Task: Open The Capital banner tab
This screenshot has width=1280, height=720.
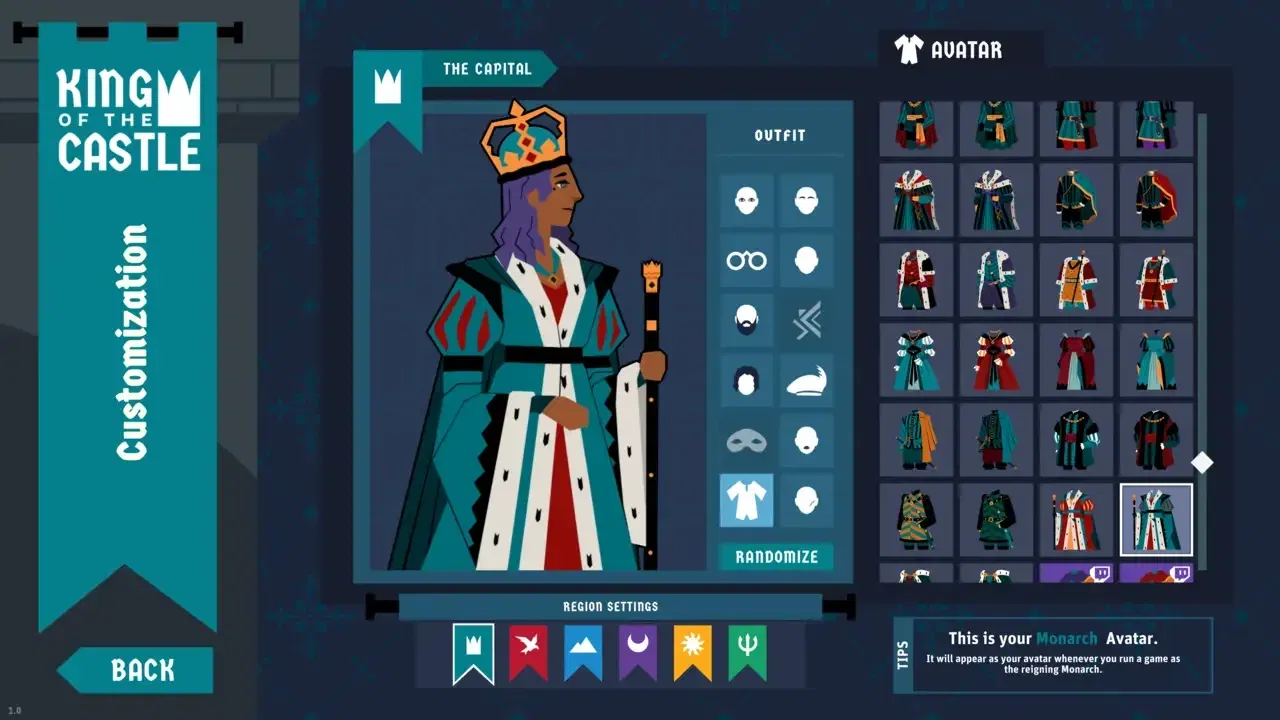Action: 489,69
